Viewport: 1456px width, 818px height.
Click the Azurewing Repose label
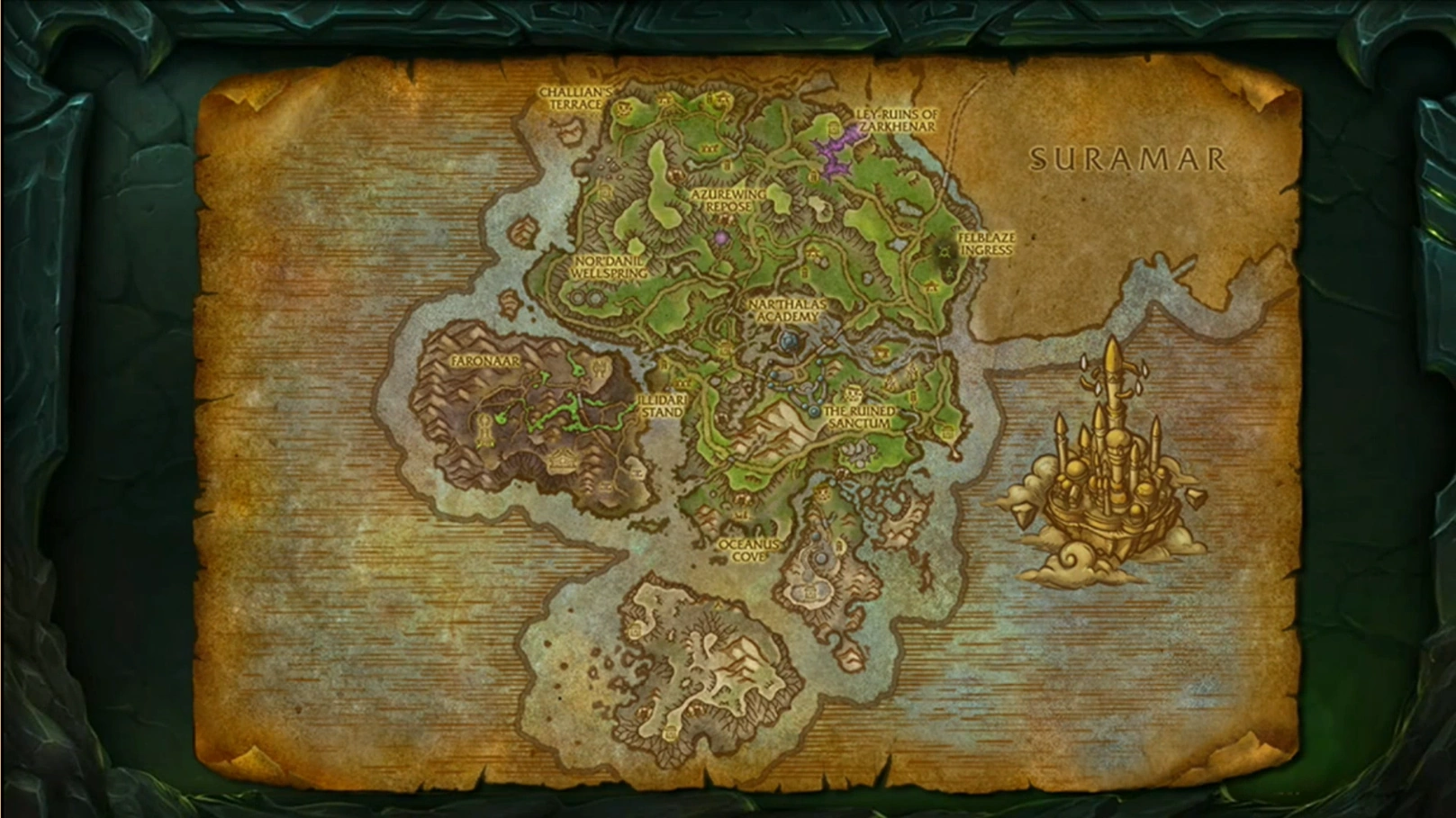tap(728, 199)
